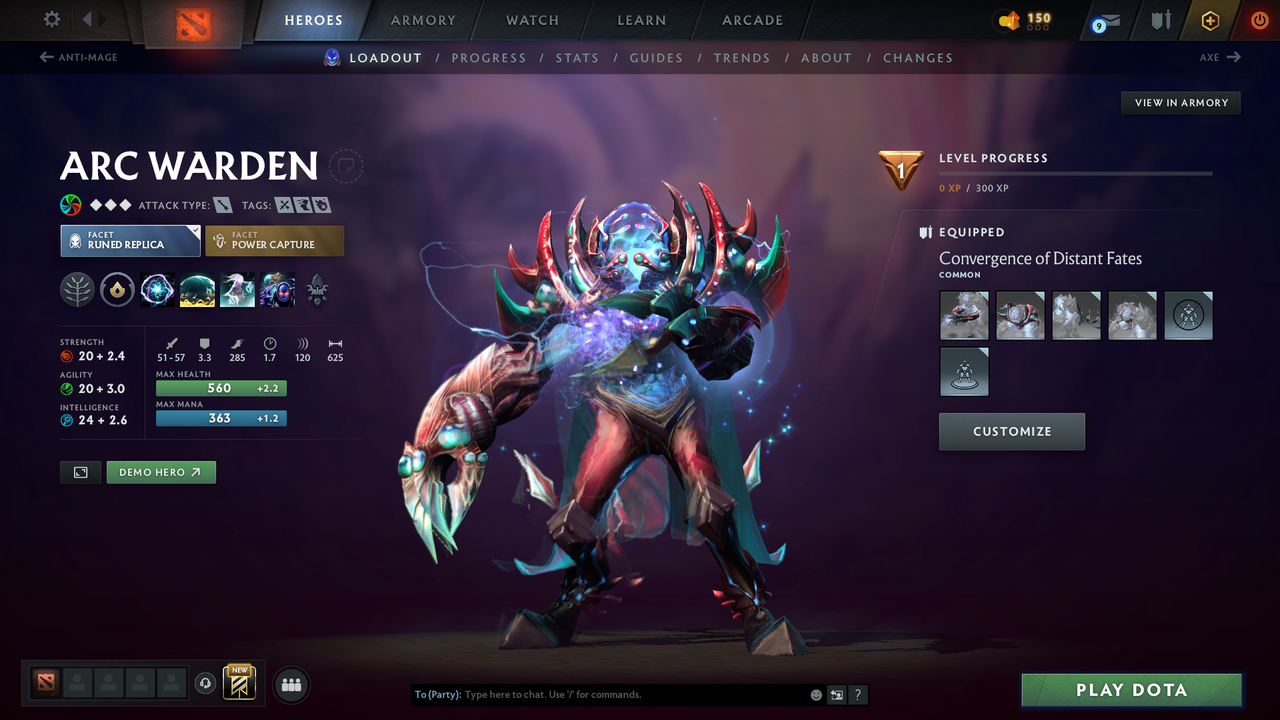Open voice chat settings via headset icon
The image size is (1280, 720).
205,683
